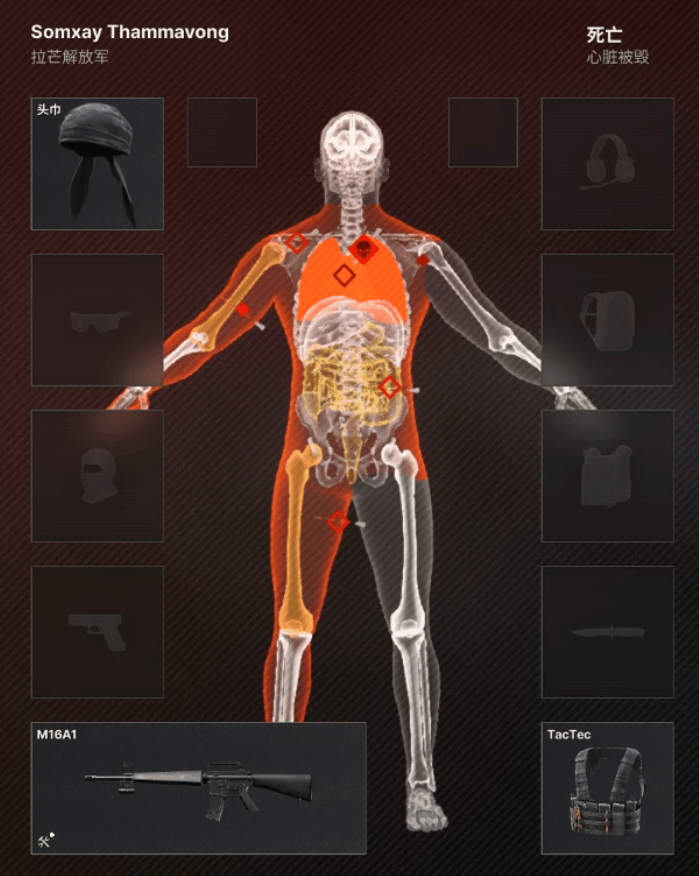Viewport: 699px width, 876px height.
Task: Click the empty balaclava face mask slot
Action: click(97, 476)
